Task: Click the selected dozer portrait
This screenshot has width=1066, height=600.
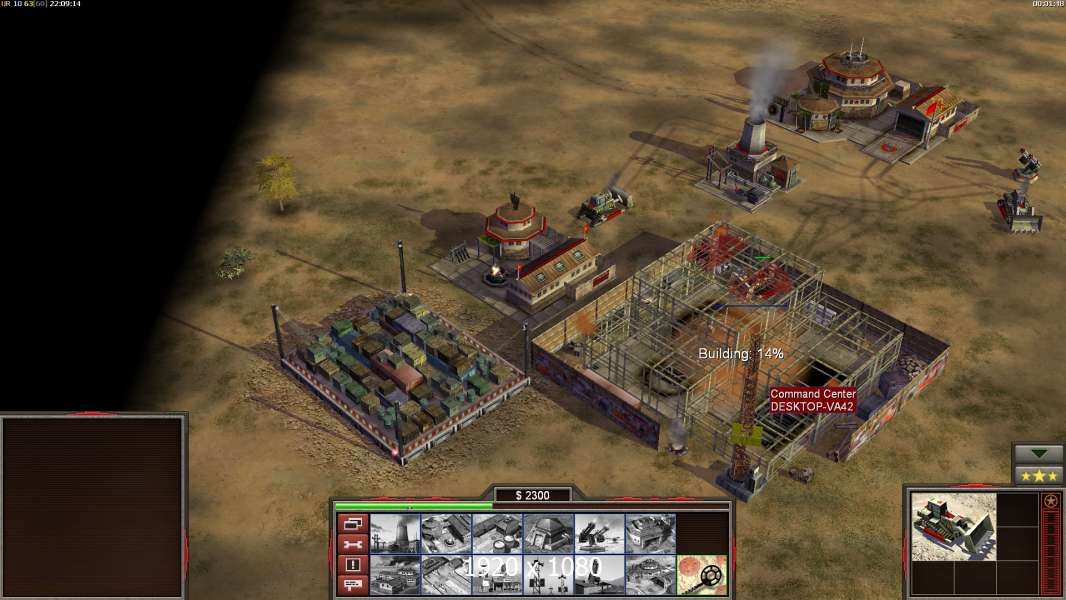Action: click(954, 526)
